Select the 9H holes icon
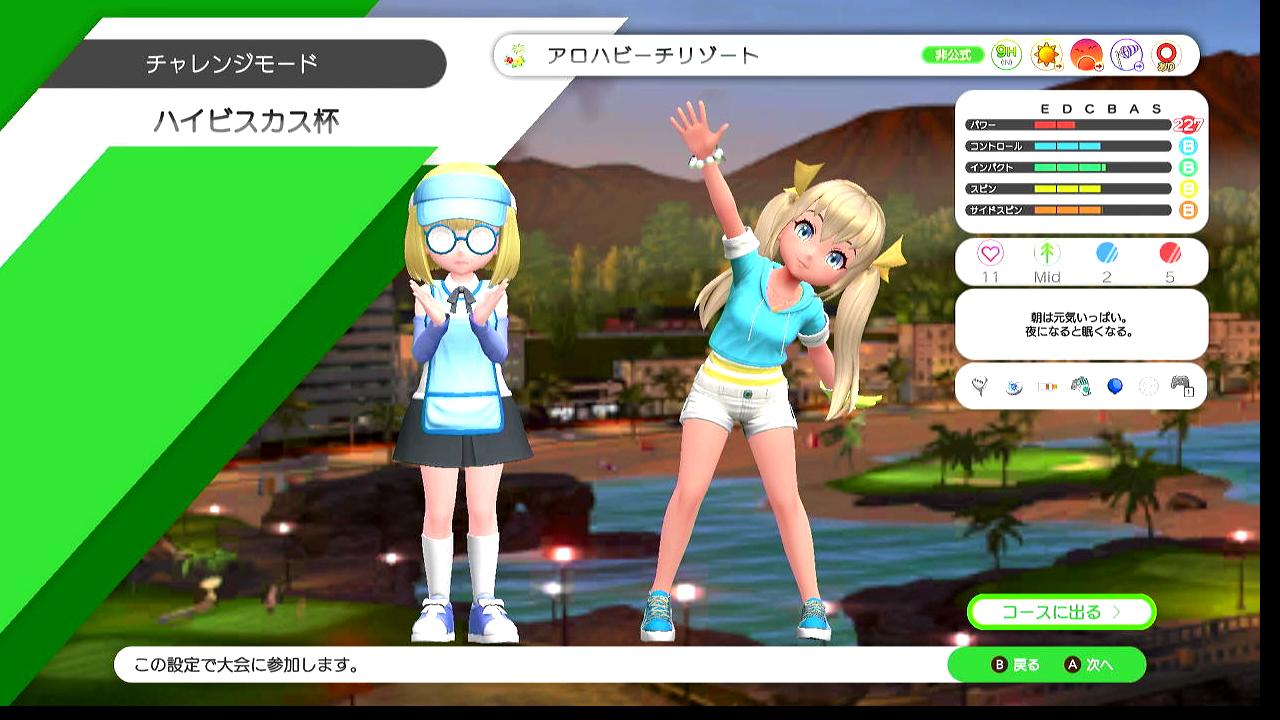The image size is (1280, 720). click(x=1006, y=56)
